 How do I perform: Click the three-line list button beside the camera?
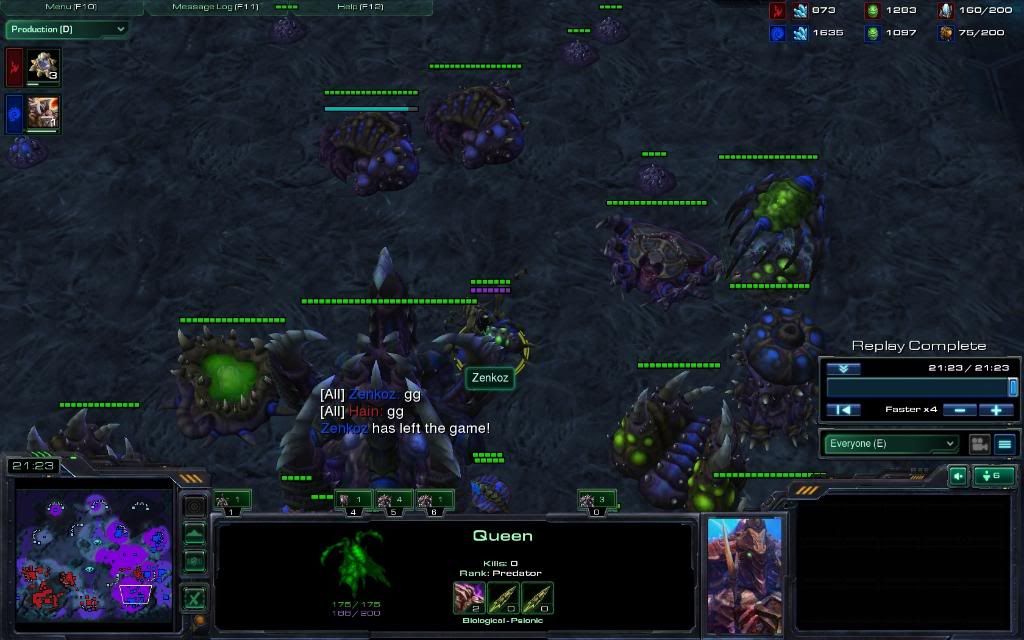(x=1005, y=444)
